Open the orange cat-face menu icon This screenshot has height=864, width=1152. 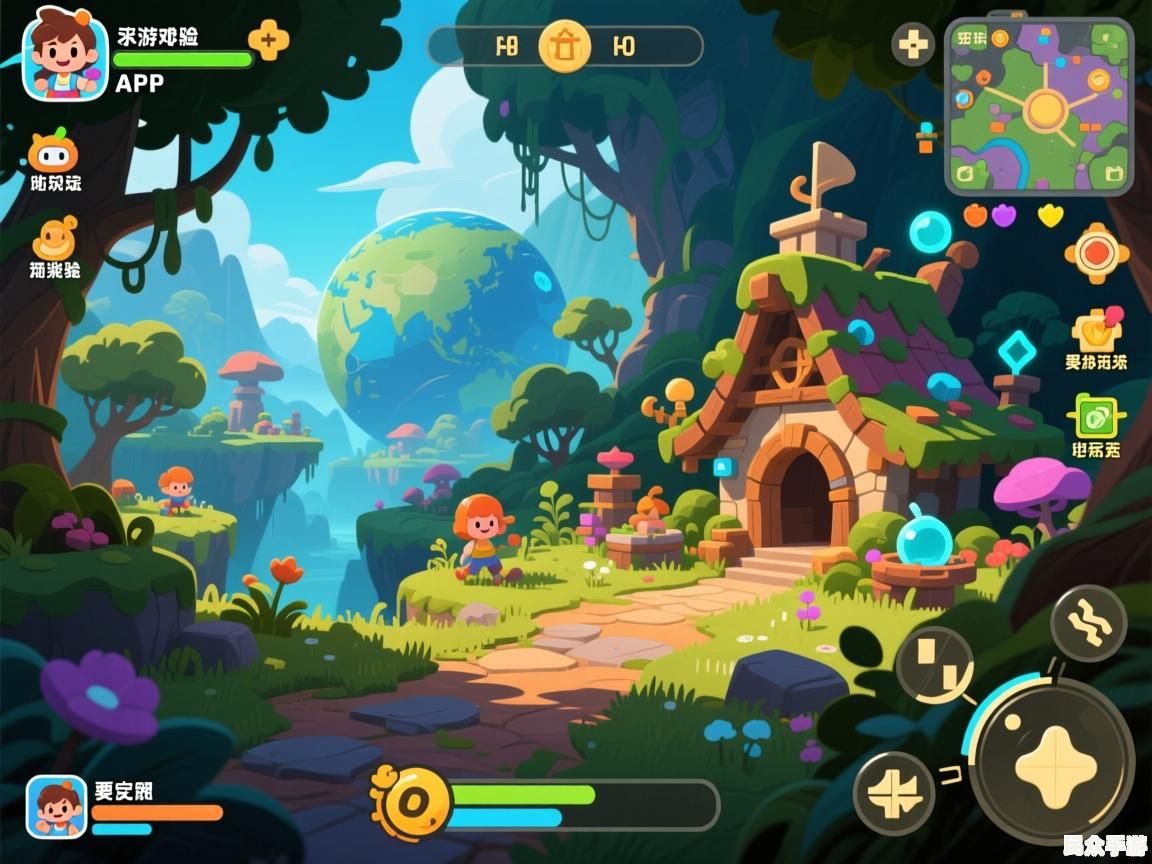(x=53, y=152)
